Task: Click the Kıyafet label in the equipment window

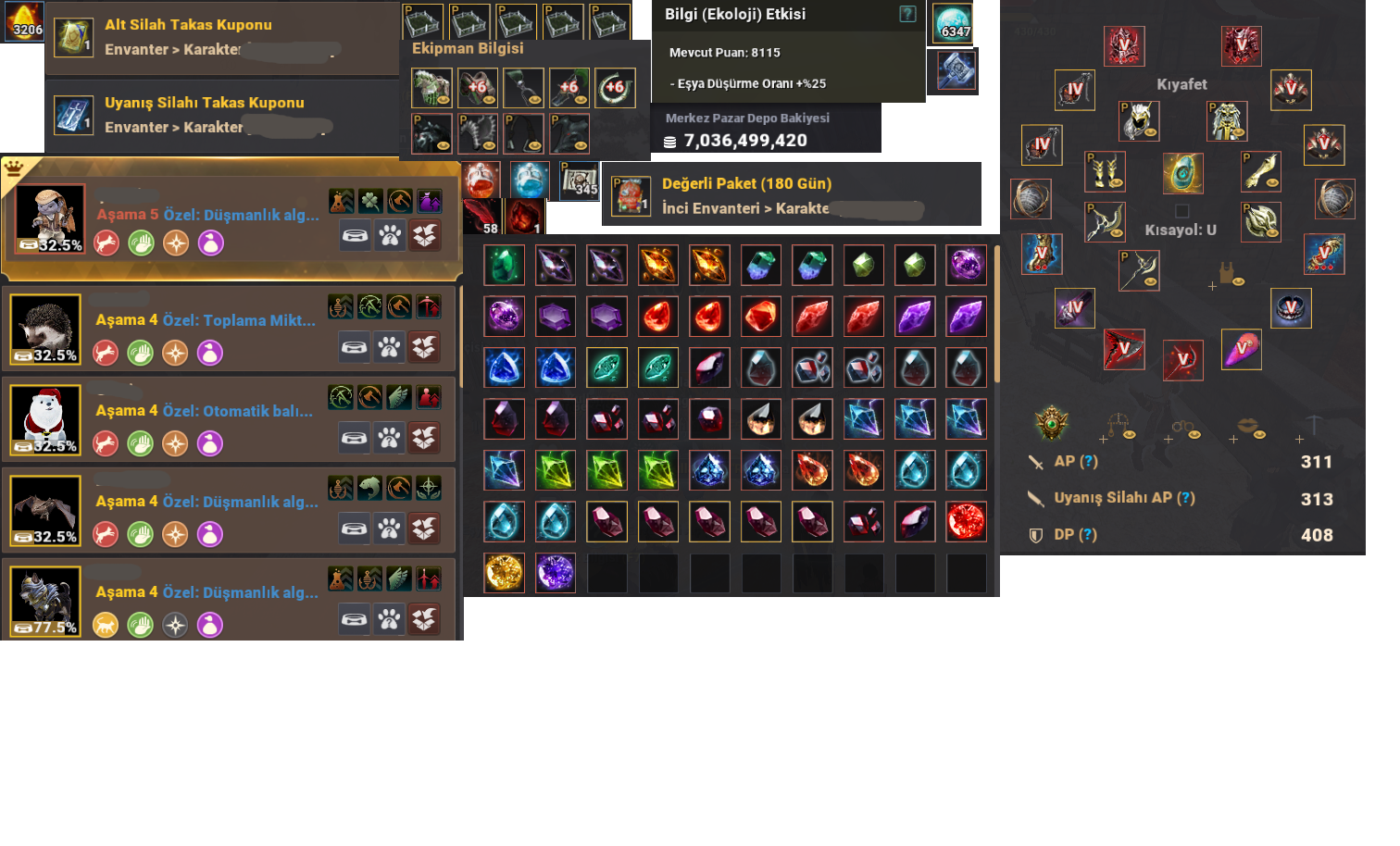Action: pos(1182,84)
